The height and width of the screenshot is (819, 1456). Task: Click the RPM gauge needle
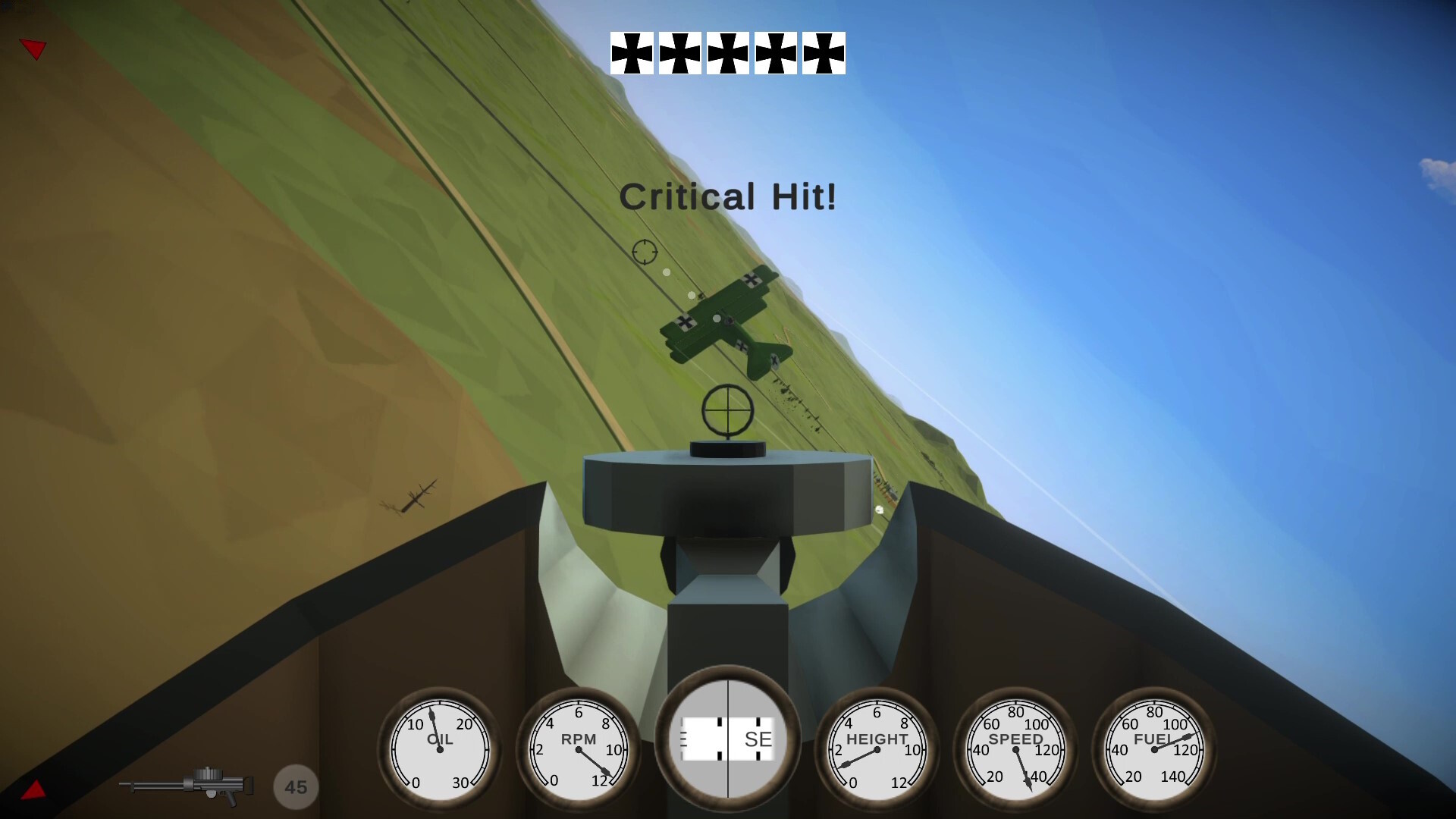pyautogui.click(x=591, y=762)
